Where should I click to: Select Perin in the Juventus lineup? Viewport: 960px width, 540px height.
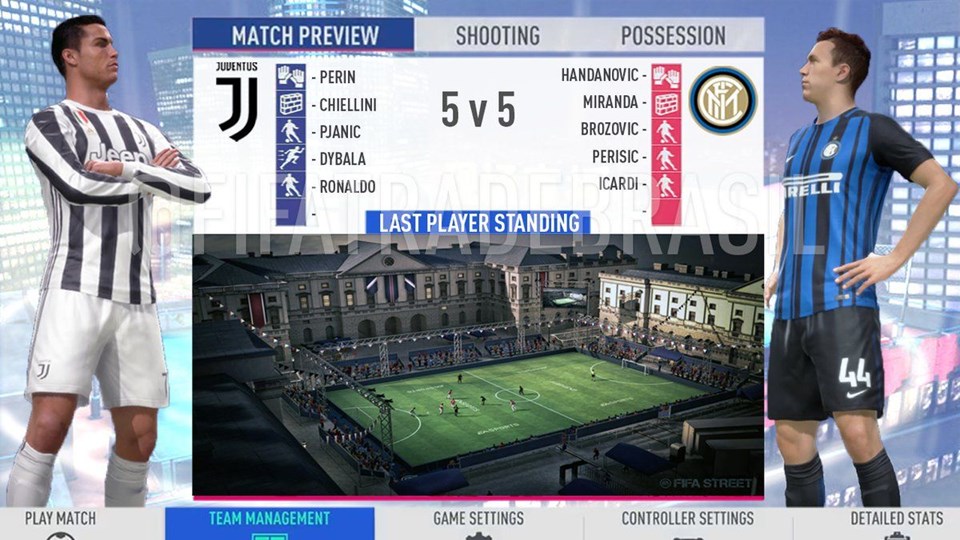[x=337, y=77]
